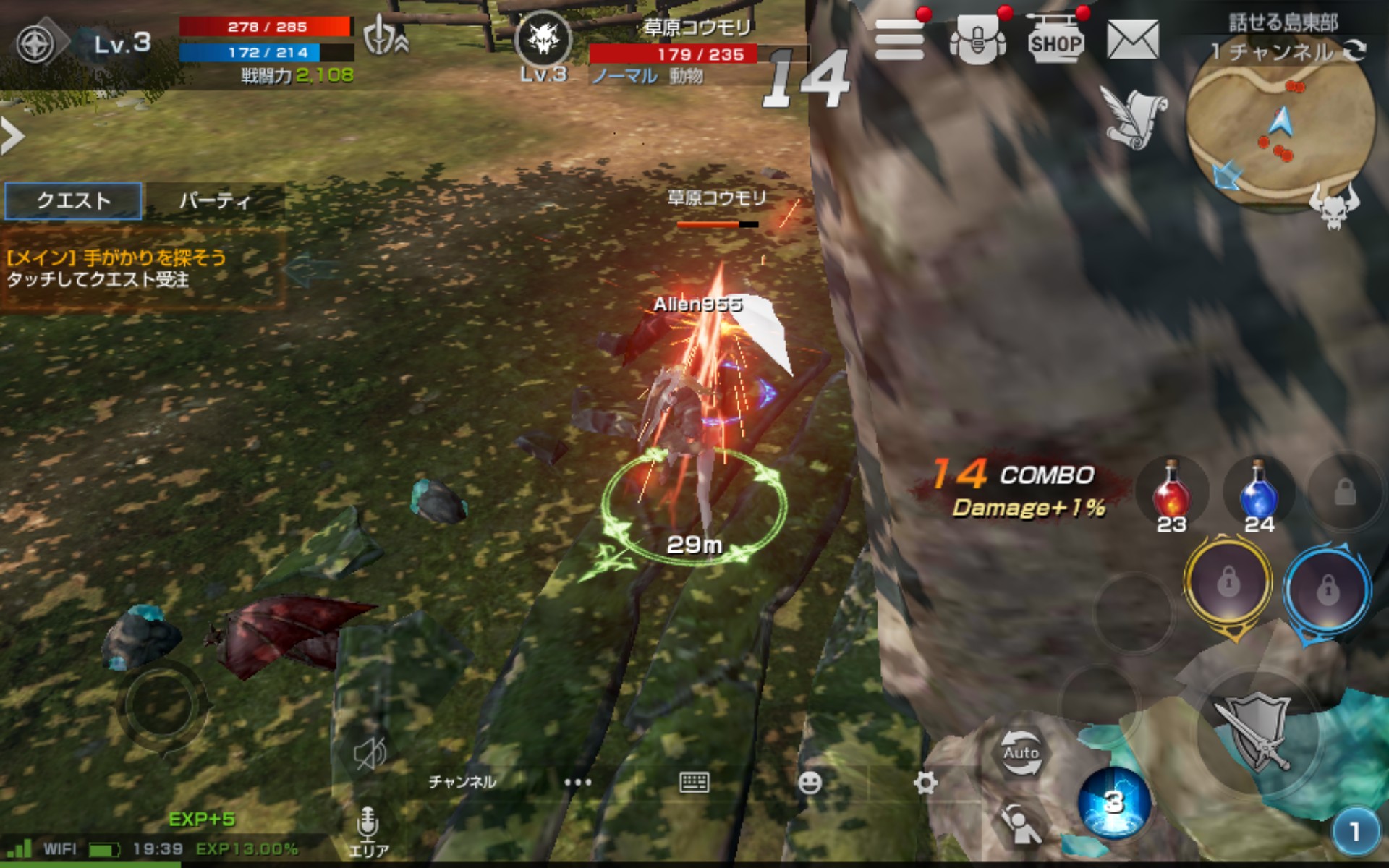This screenshot has height=868, width=1389.
Task: Activate the blue skill with cooldown 3
Action: (x=1114, y=801)
